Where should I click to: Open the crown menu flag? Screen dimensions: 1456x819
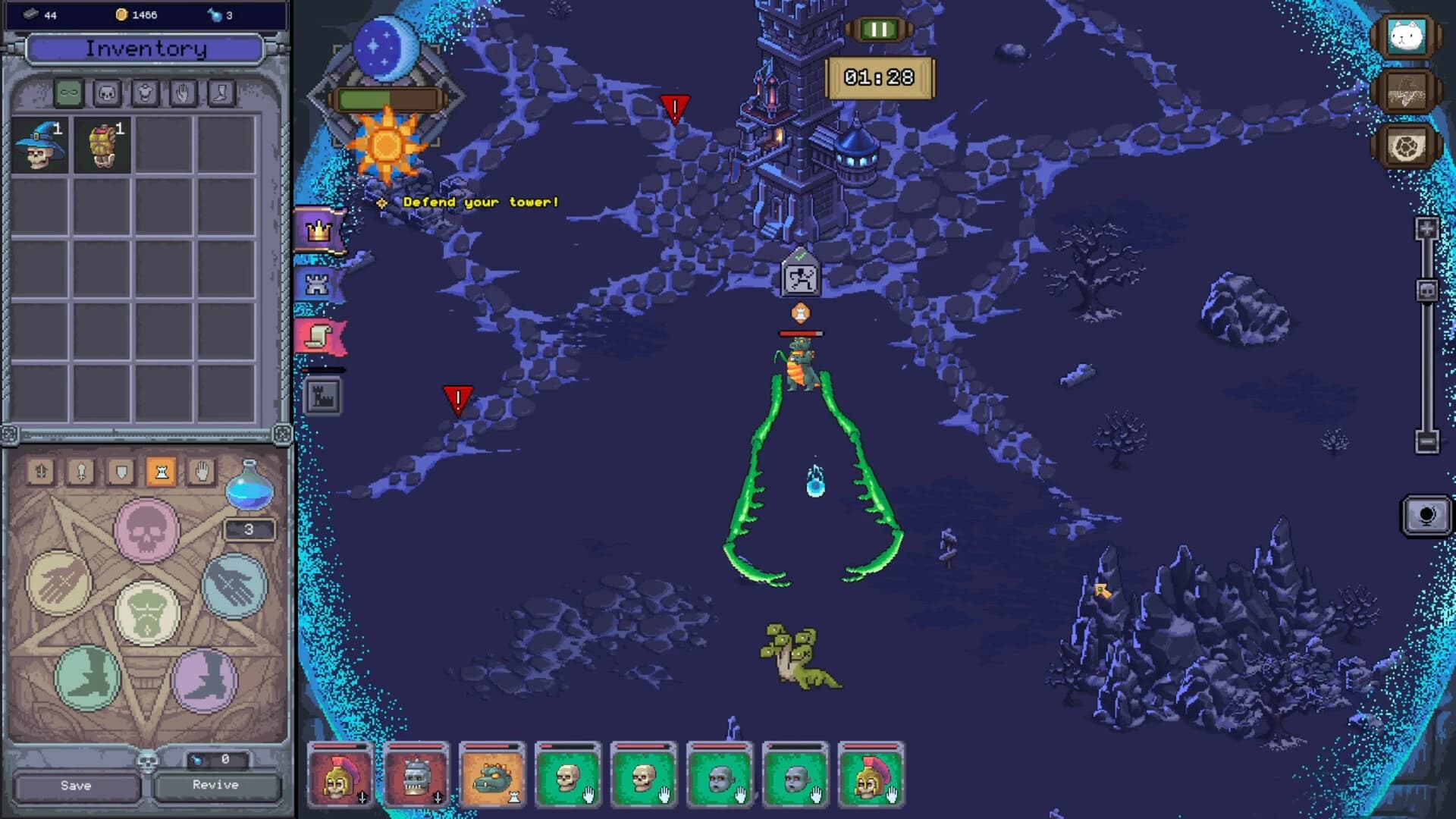[319, 230]
